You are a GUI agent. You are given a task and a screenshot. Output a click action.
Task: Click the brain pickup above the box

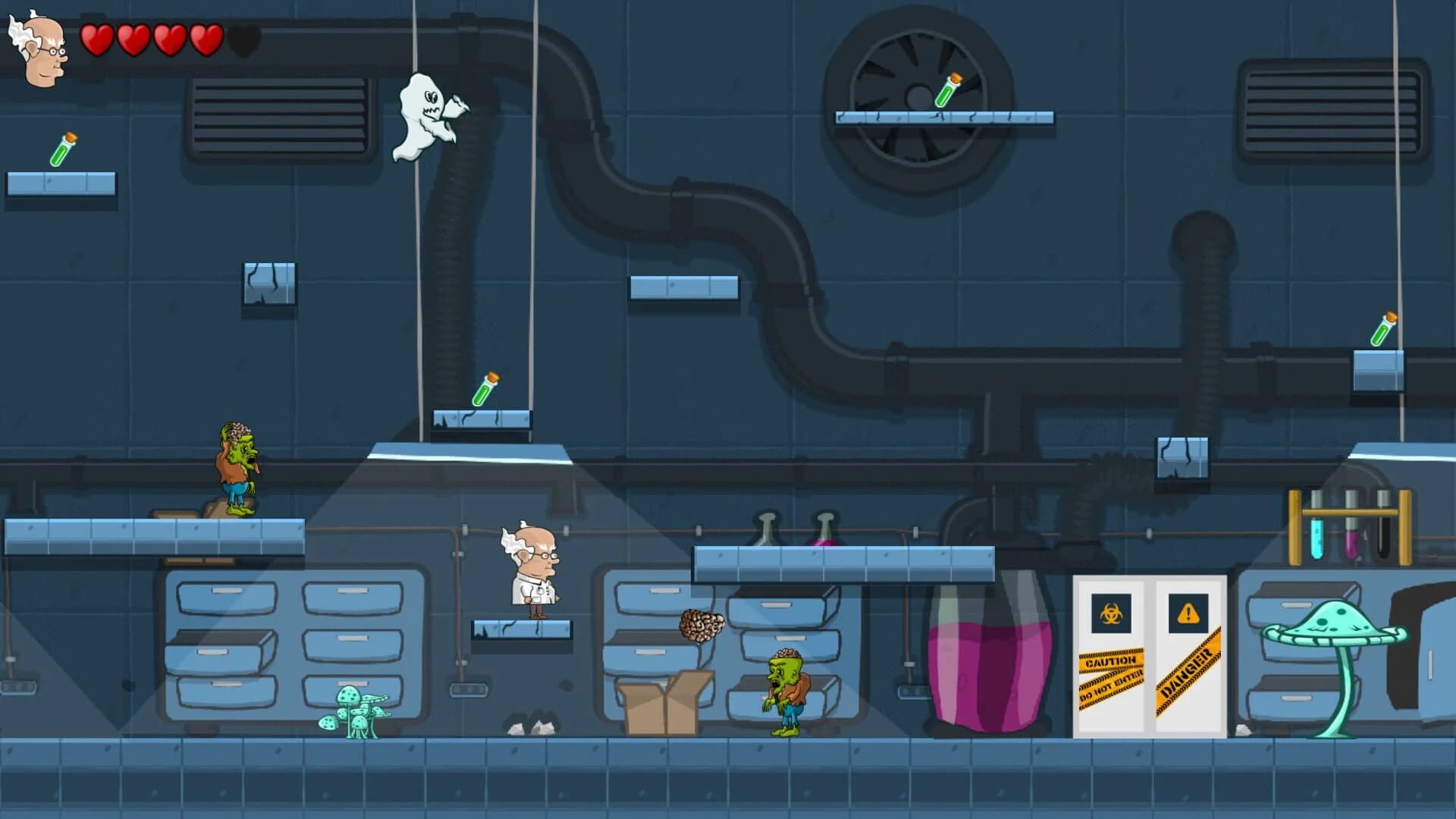[x=701, y=624]
